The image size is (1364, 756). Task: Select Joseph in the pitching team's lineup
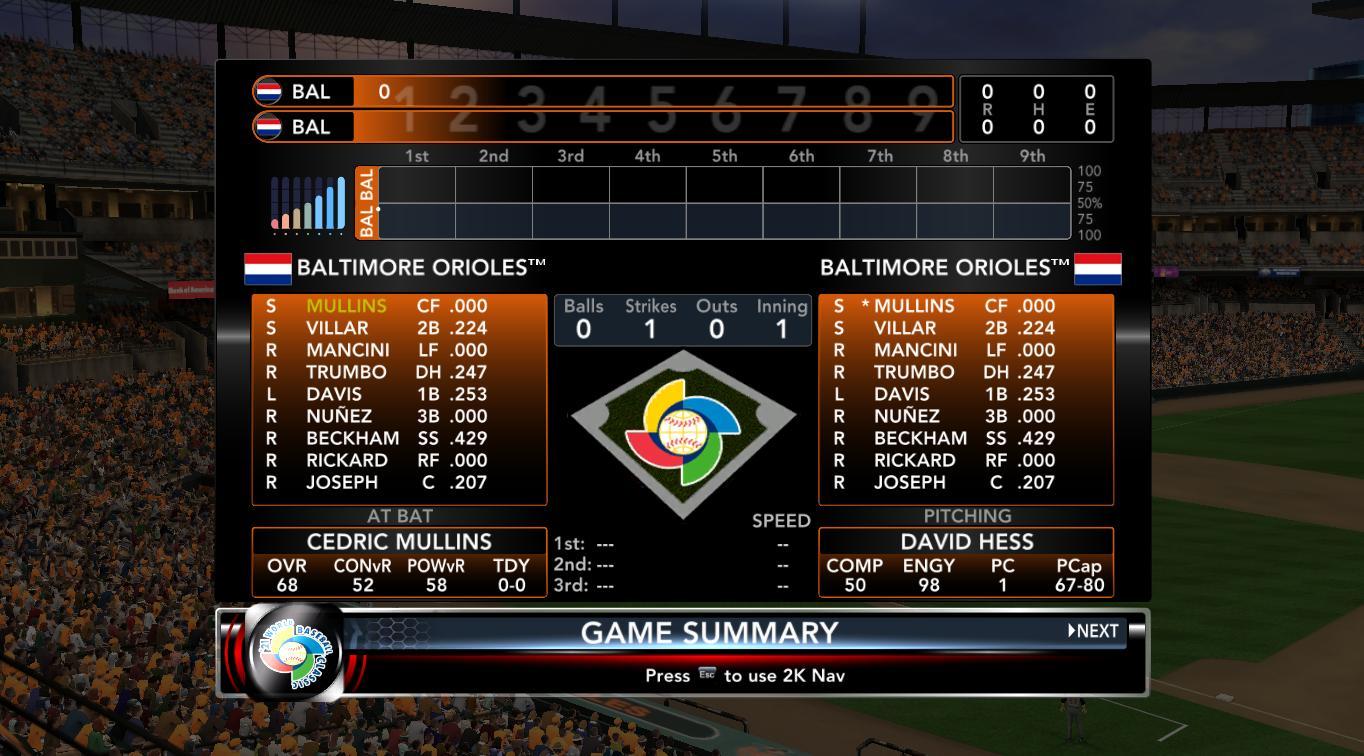pos(909,482)
